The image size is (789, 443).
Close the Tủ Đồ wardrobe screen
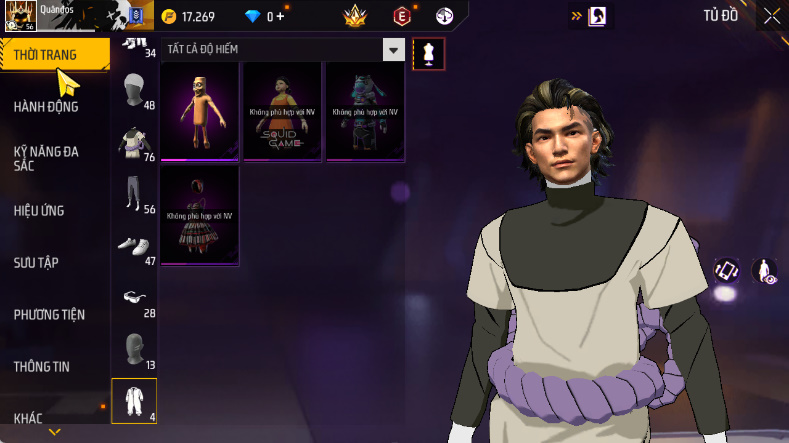point(772,16)
